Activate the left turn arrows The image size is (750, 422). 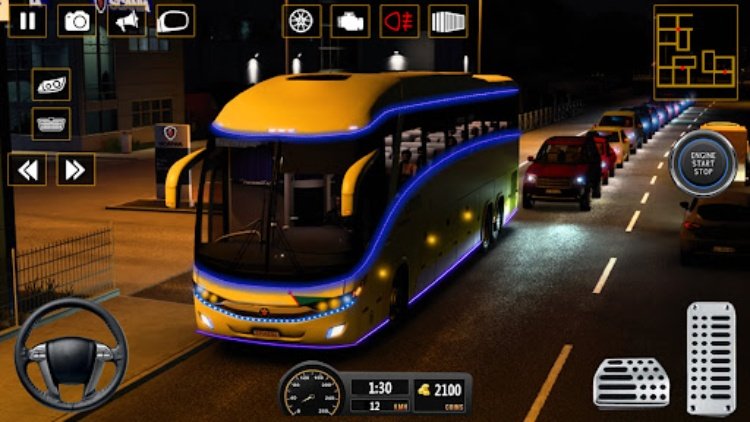(27, 169)
